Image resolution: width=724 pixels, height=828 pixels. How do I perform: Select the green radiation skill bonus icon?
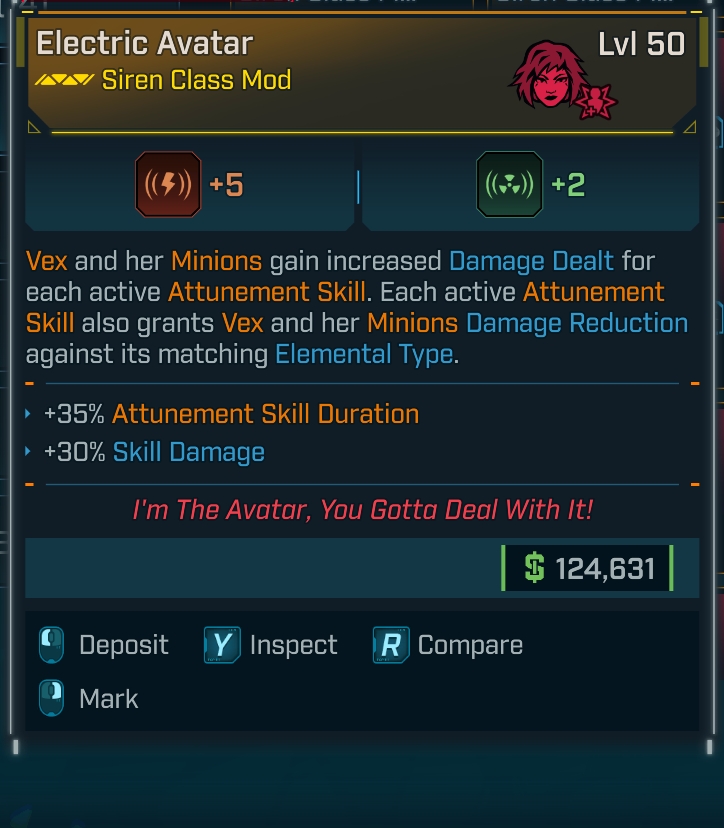(509, 185)
